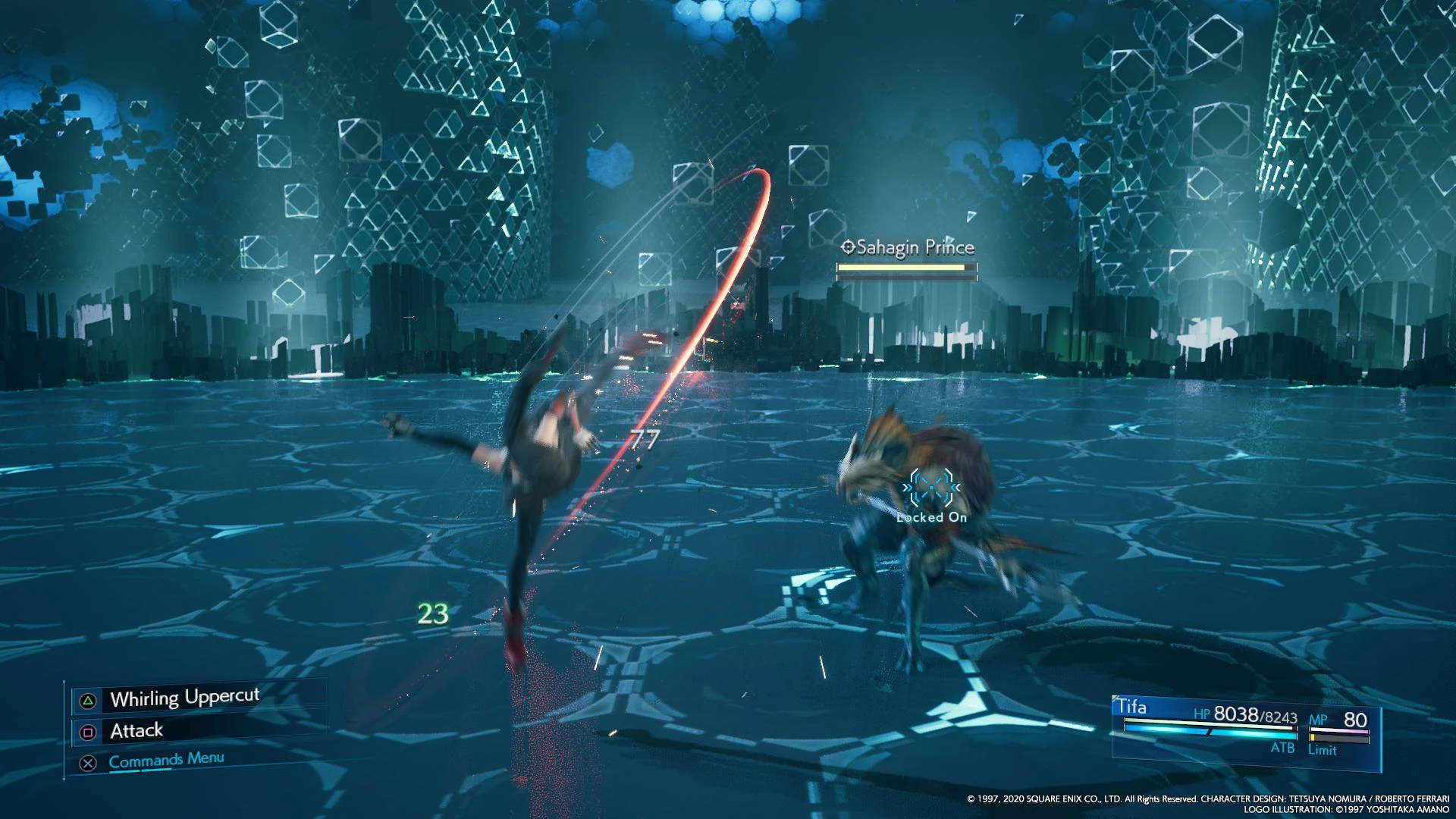Image resolution: width=1456 pixels, height=819 pixels.
Task: Select the Sahagin Prince nameplate
Action: pos(915,246)
